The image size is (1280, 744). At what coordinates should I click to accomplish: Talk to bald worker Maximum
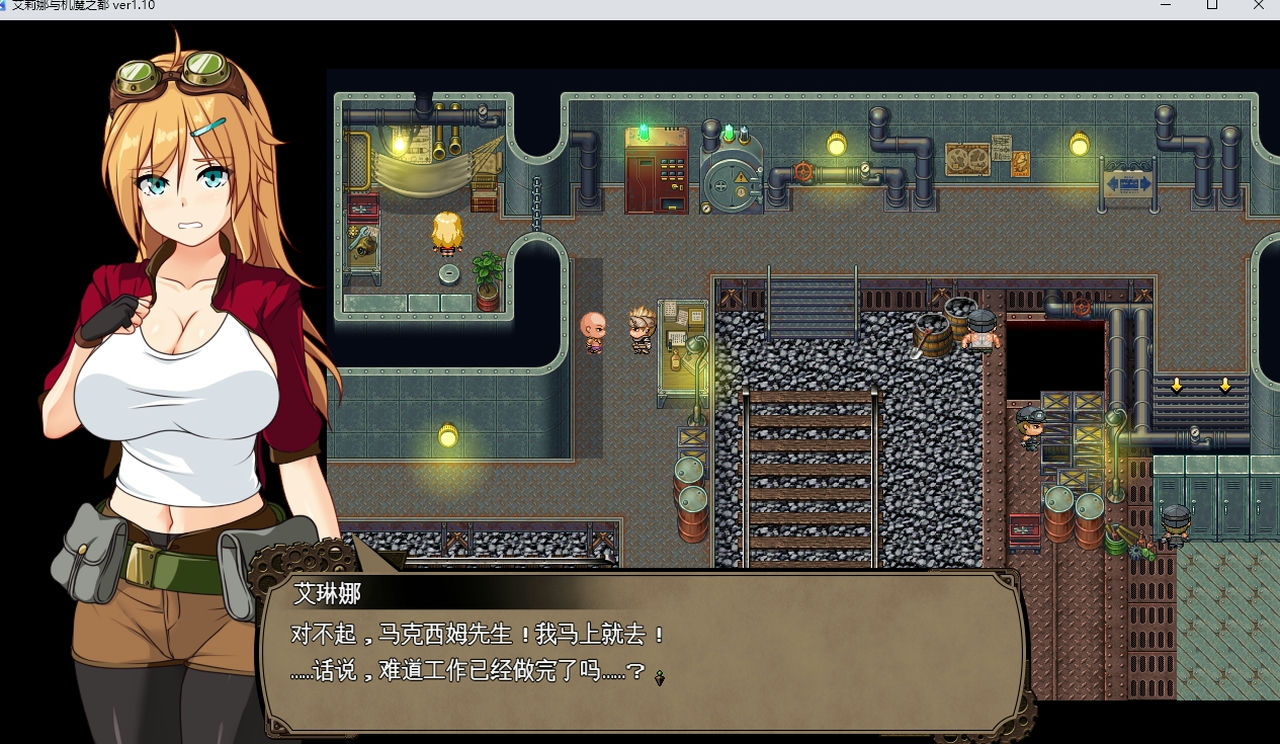point(592,330)
